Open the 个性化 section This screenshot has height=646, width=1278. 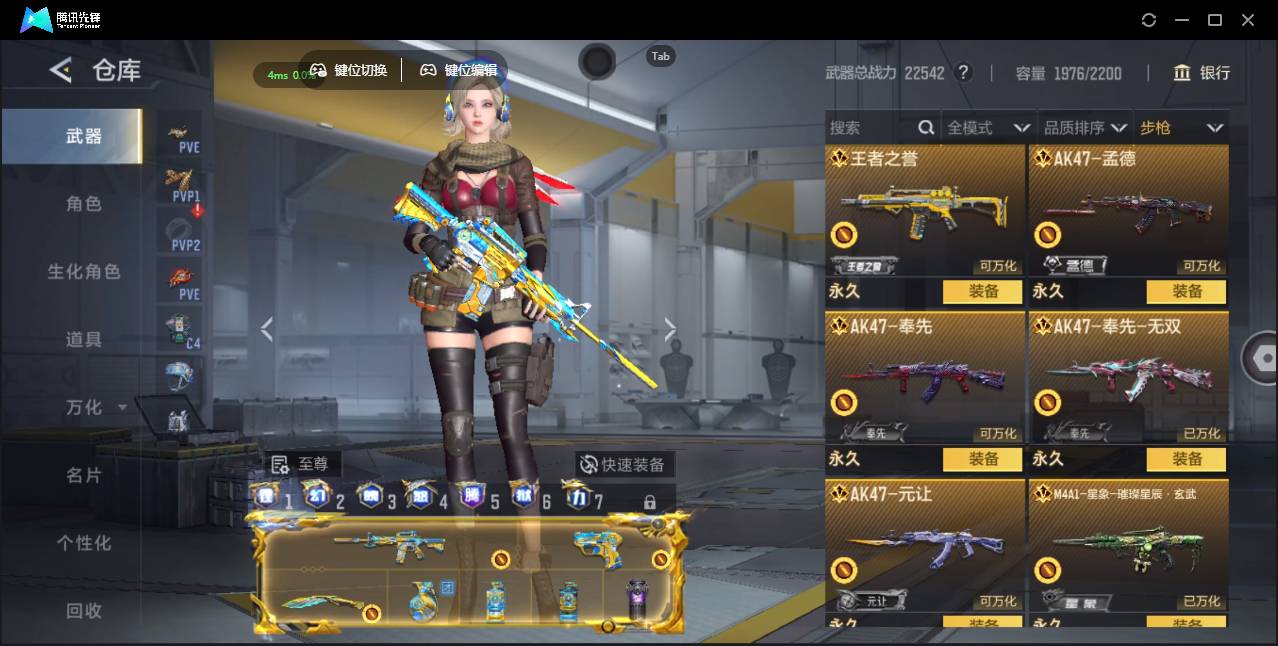[x=83, y=543]
